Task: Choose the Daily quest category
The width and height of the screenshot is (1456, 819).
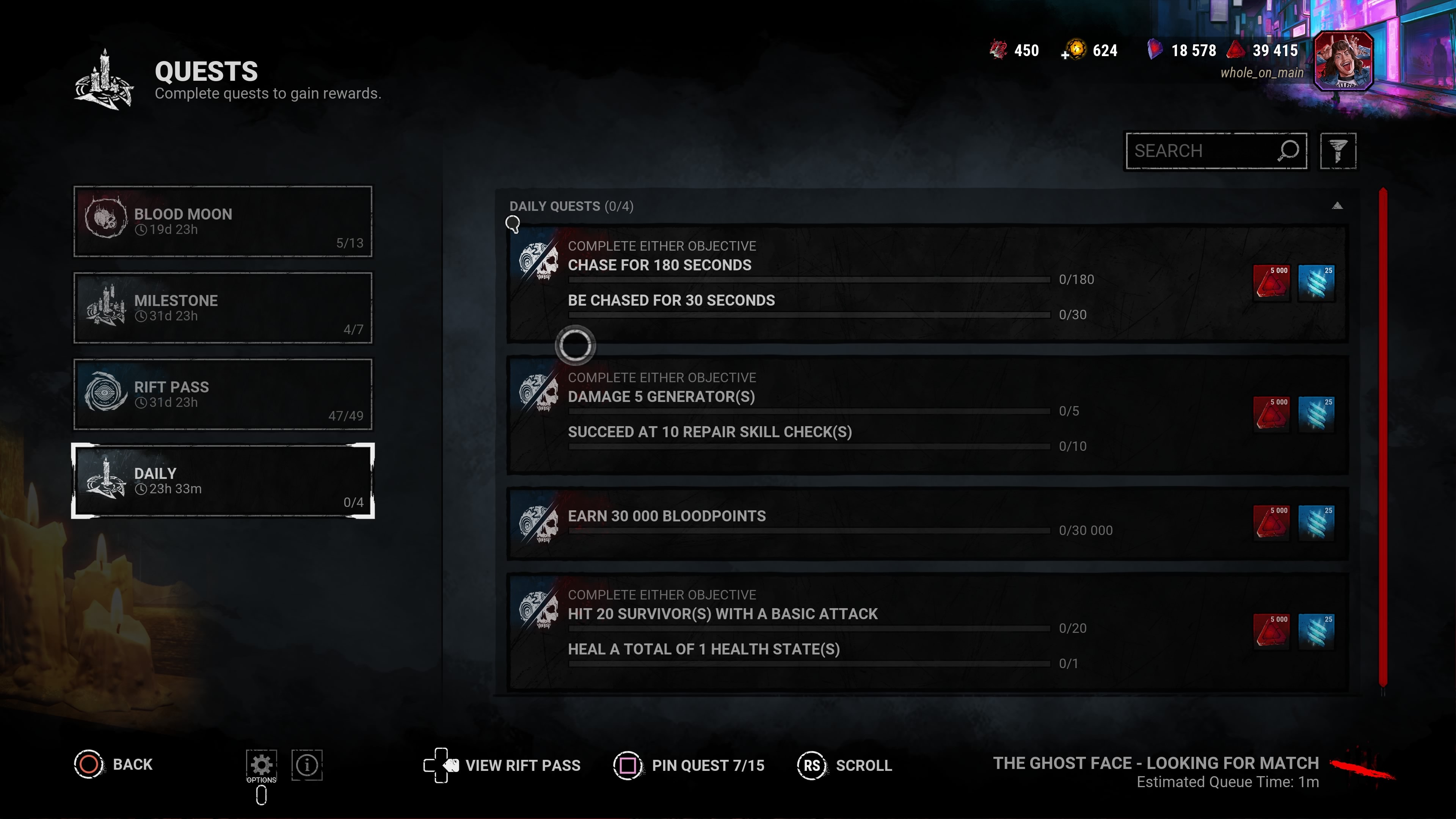Action: pos(223,481)
